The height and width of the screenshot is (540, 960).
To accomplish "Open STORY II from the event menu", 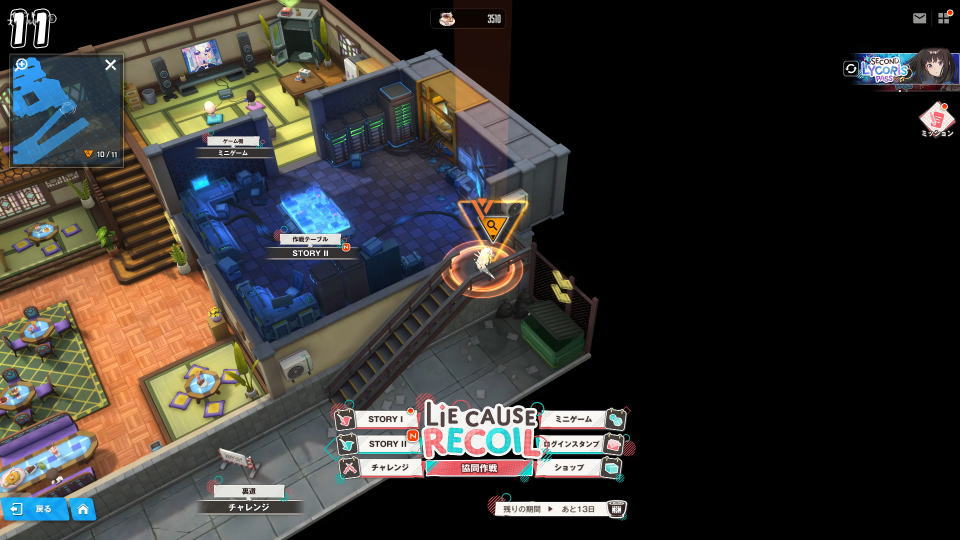I will pos(385,444).
